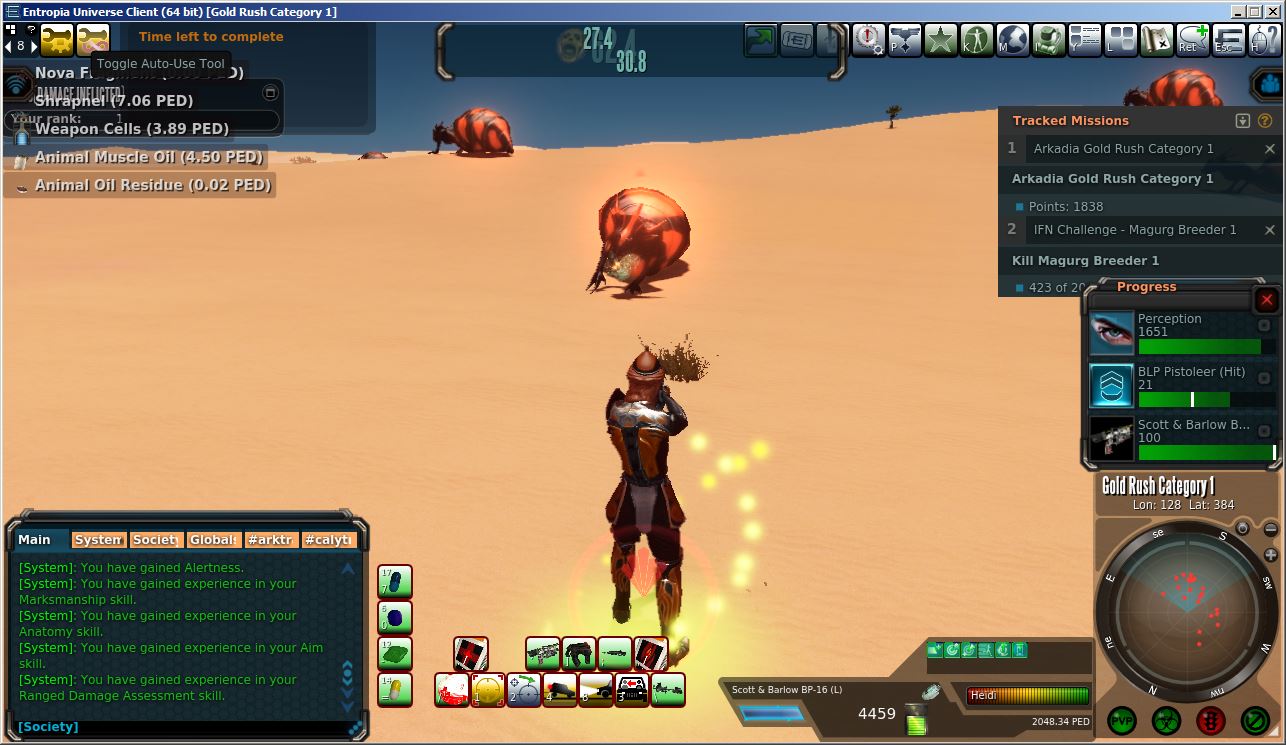Activate the yellow crosshair target action

488,690
